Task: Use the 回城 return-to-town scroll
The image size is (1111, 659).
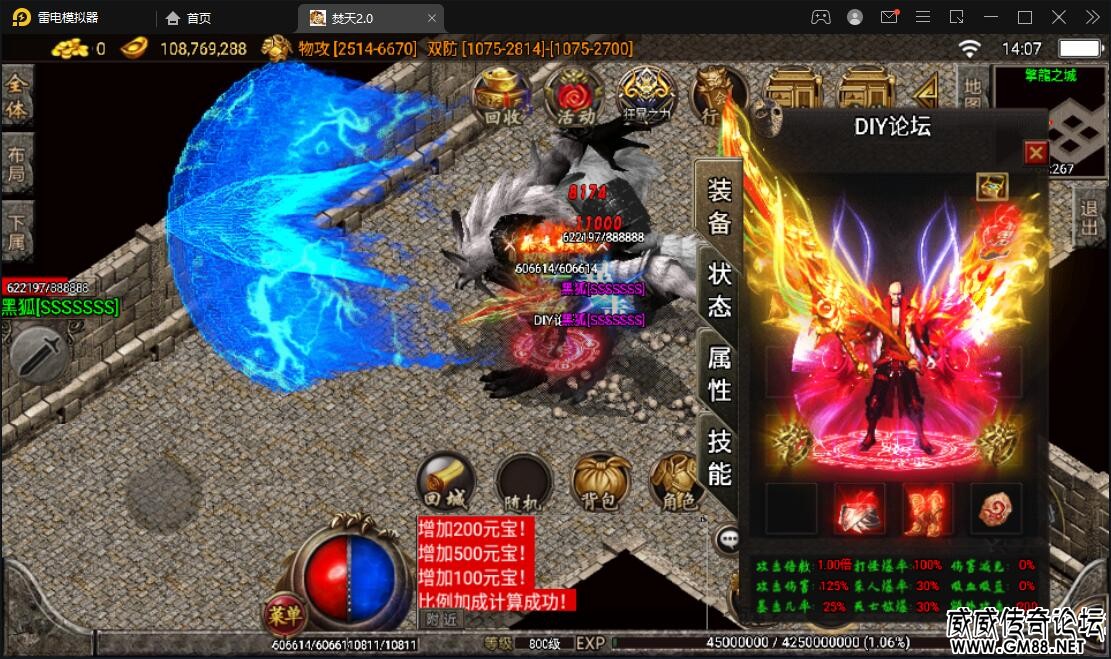Action: coord(445,481)
